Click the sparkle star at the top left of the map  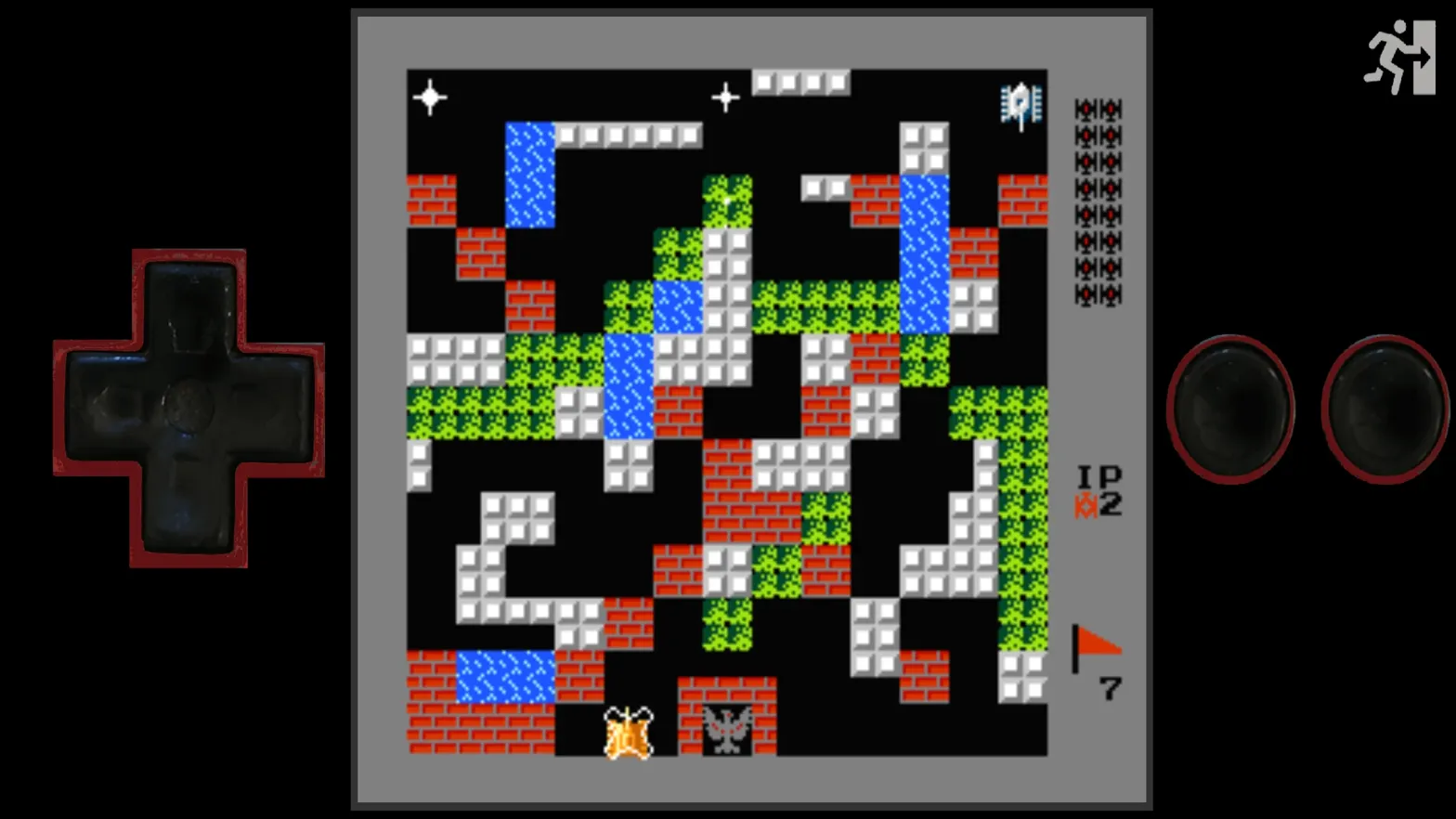(x=431, y=96)
